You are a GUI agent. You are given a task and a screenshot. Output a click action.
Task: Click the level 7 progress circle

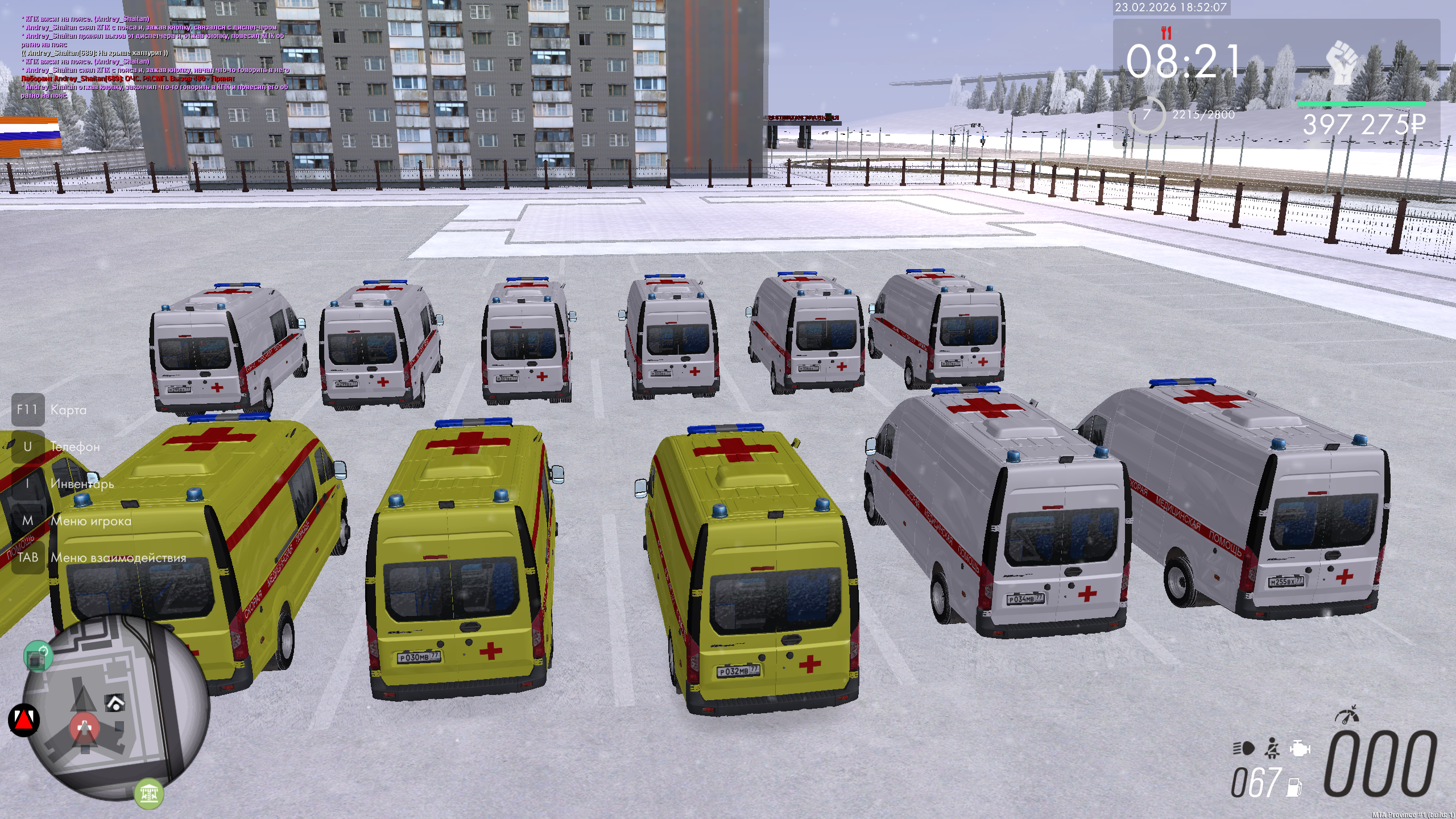click(x=1147, y=115)
